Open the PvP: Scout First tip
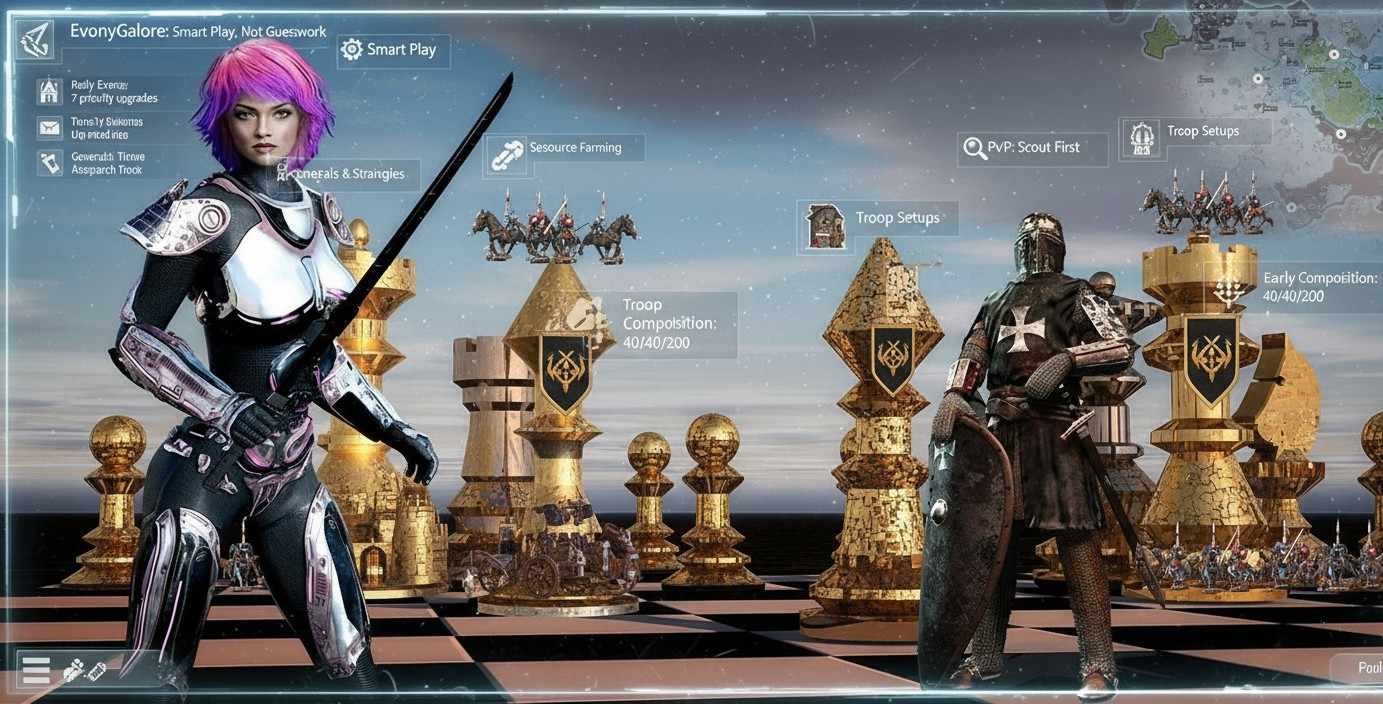This screenshot has height=704, width=1383. coord(1031,148)
